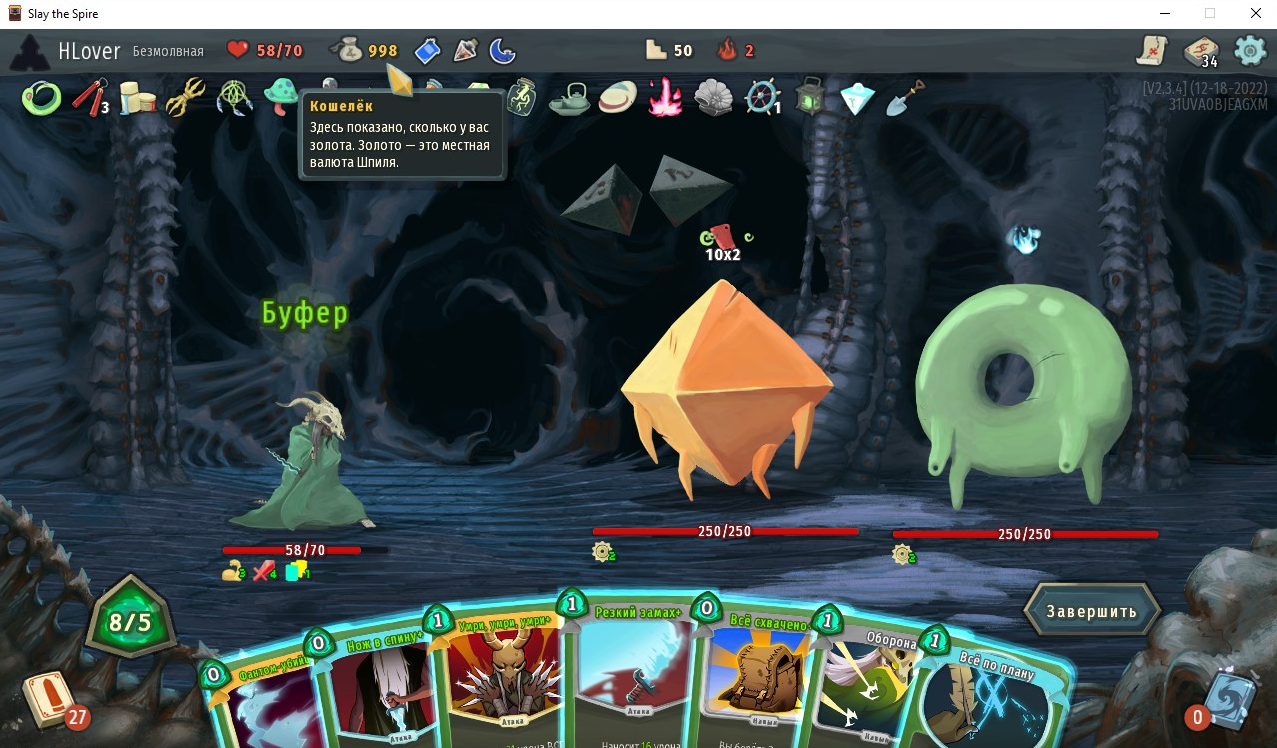
Task: Open the map scroll
Action: 1153,50
